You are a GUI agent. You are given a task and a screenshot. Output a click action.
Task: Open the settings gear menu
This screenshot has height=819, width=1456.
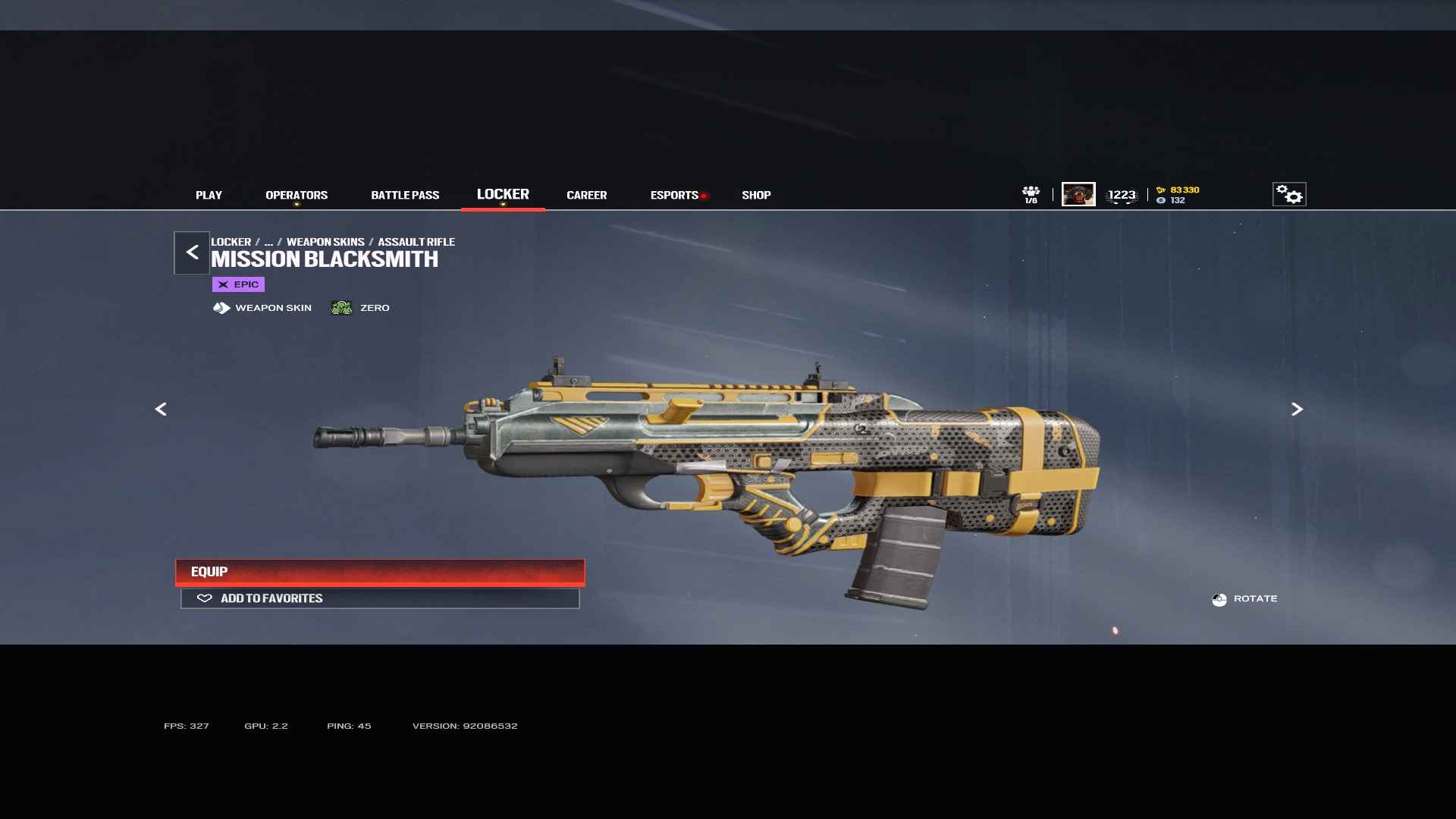pyautogui.click(x=1288, y=194)
